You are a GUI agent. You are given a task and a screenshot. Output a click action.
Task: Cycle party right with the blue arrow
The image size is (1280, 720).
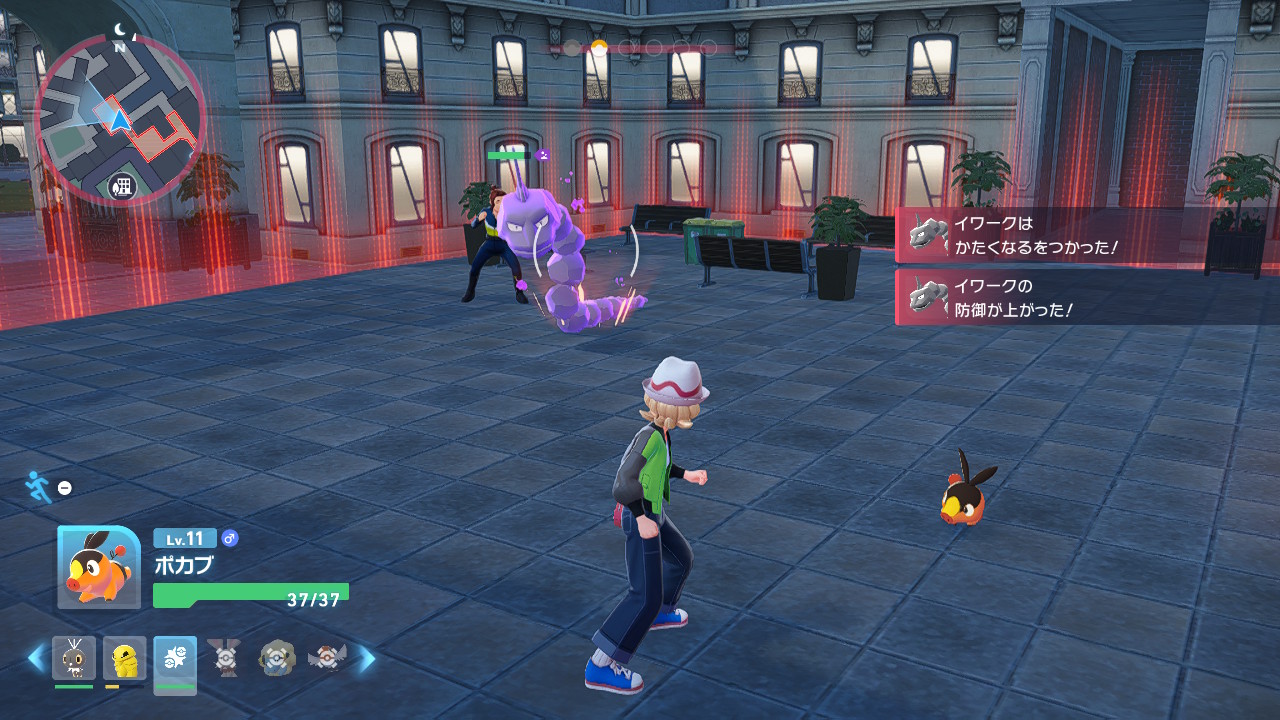(x=367, y=658)
